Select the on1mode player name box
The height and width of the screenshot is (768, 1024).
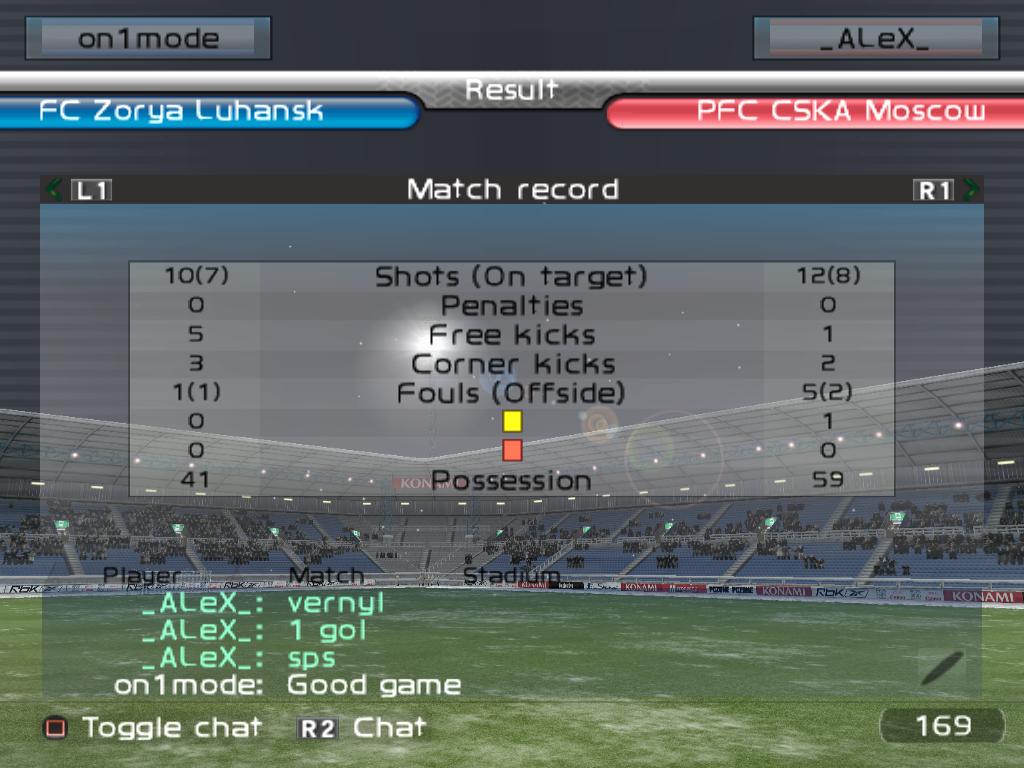tap(148, 39)
